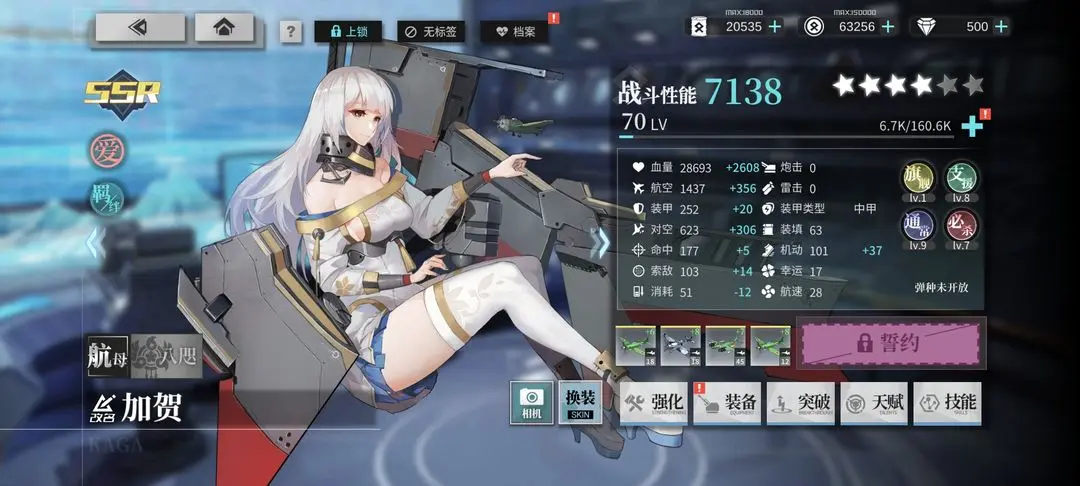Open the 相机 camera mode
The height and width of the screenshot is (486, 1080).
[532, 403]
